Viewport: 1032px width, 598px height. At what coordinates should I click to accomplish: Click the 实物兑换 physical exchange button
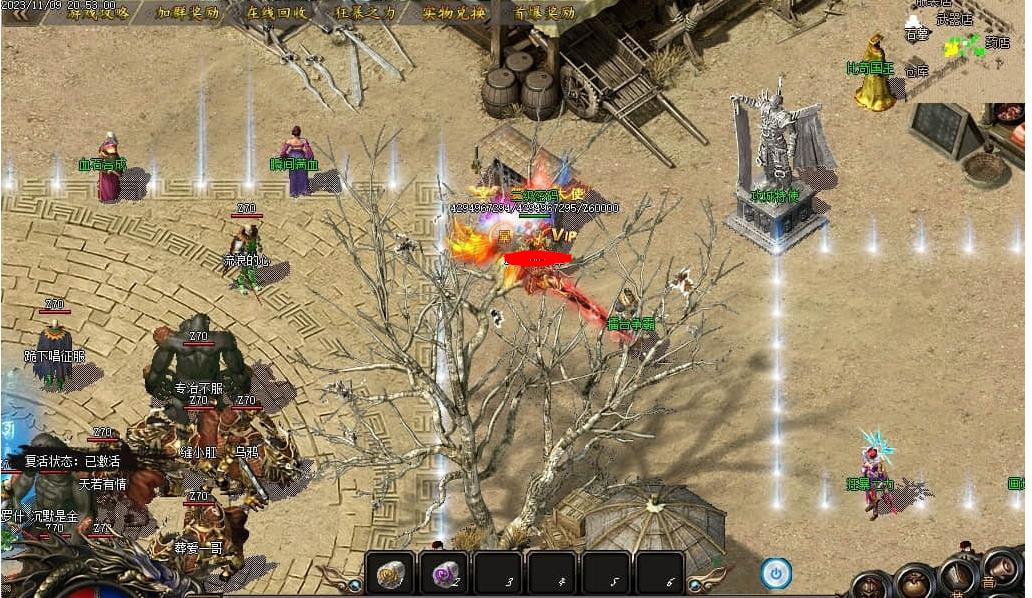click(x=453, y=12)
